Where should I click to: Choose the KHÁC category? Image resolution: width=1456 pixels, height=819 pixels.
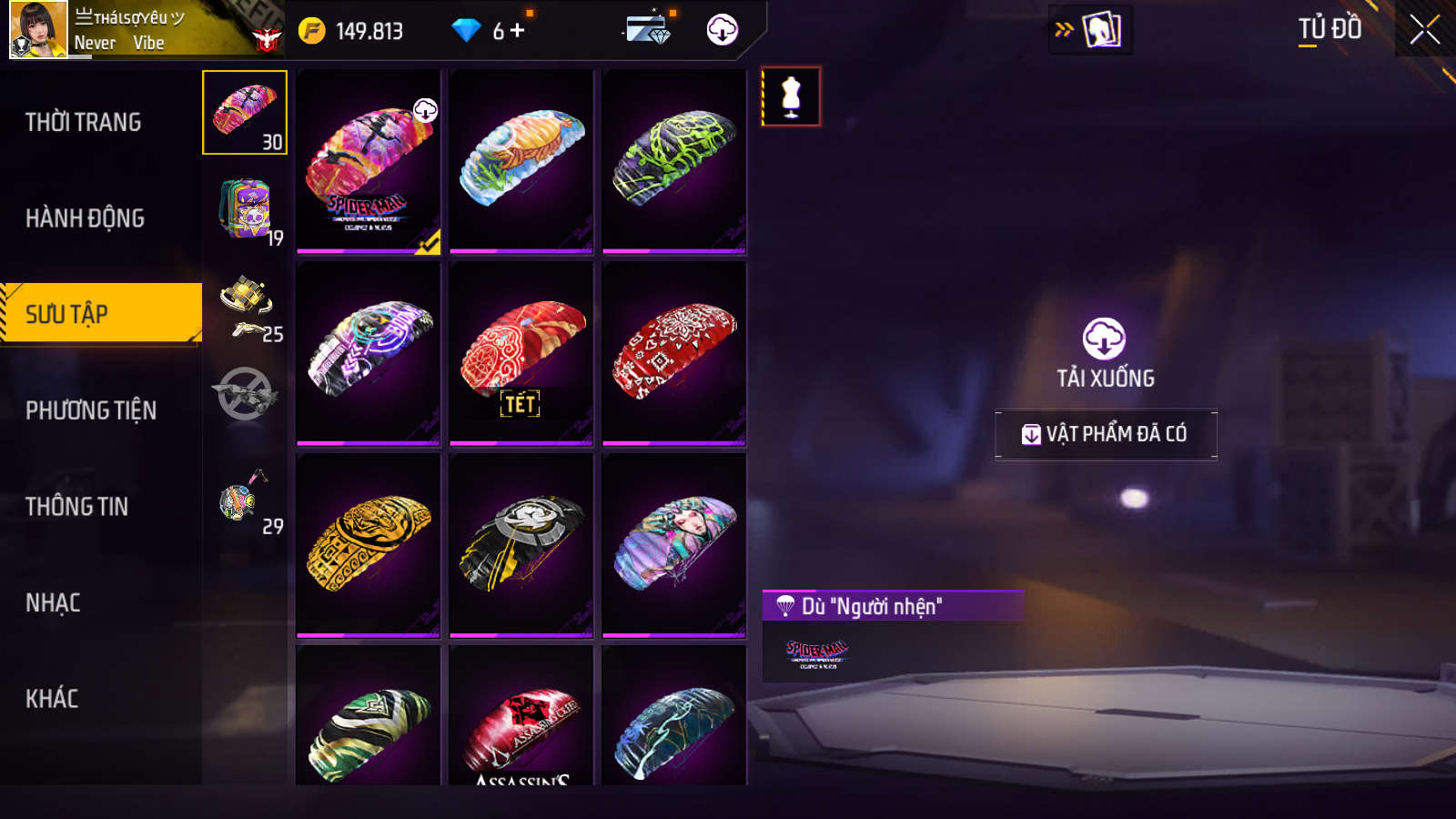(x=52, y=699)
